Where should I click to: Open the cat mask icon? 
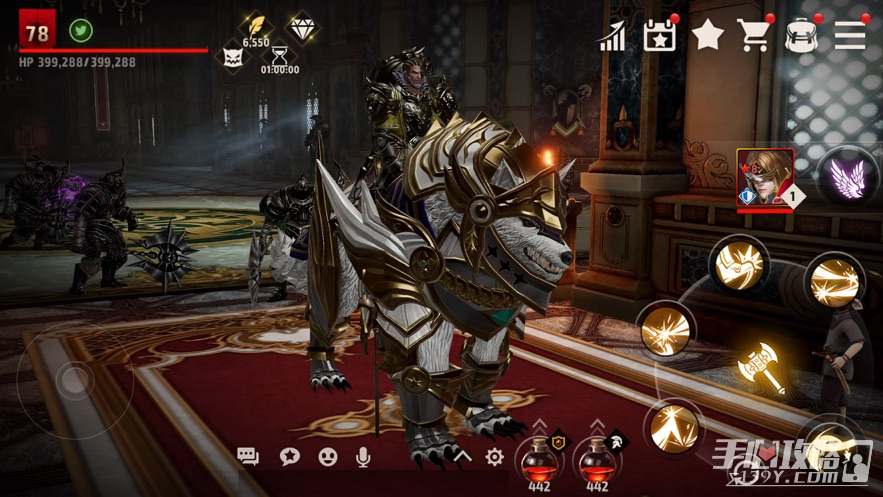coord(234,56)
